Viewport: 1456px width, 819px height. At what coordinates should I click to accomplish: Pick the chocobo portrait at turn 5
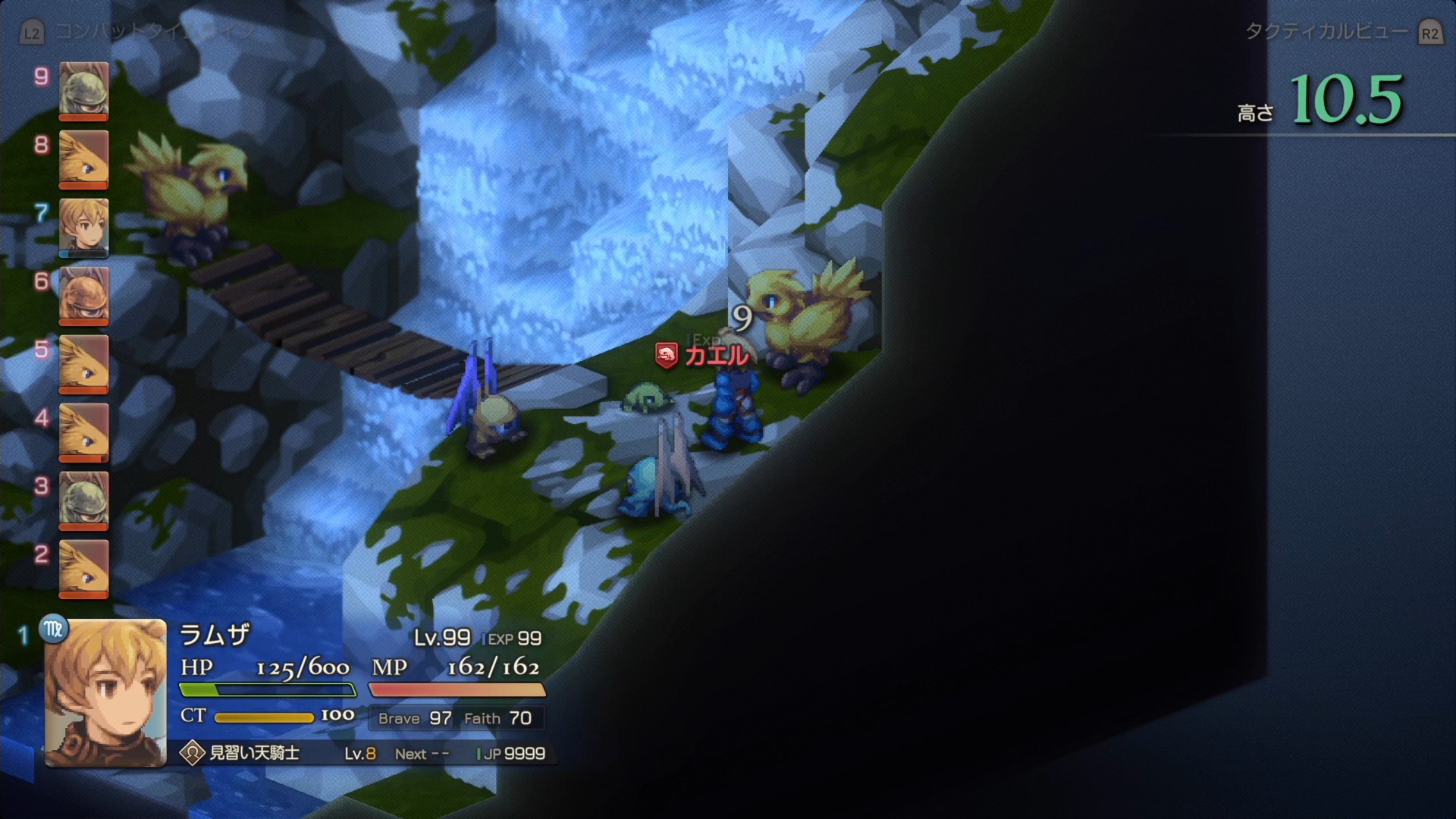coord(83,363)
